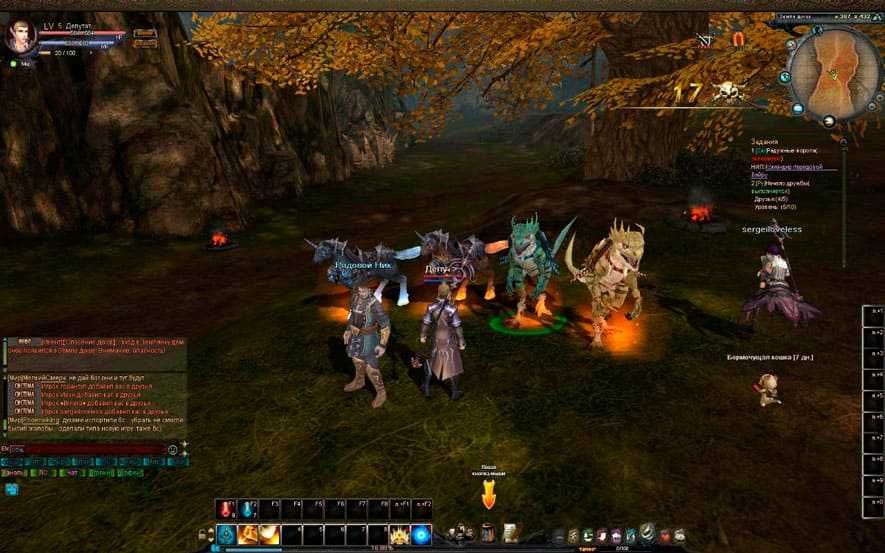885x553 pixels.
Task: Use the blue mana potion slot
Action: coord(248,510)
